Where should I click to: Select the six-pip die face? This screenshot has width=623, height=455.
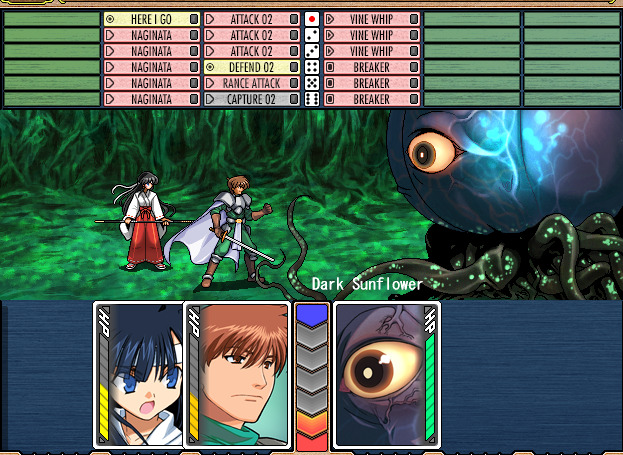(x=311, y=99)
